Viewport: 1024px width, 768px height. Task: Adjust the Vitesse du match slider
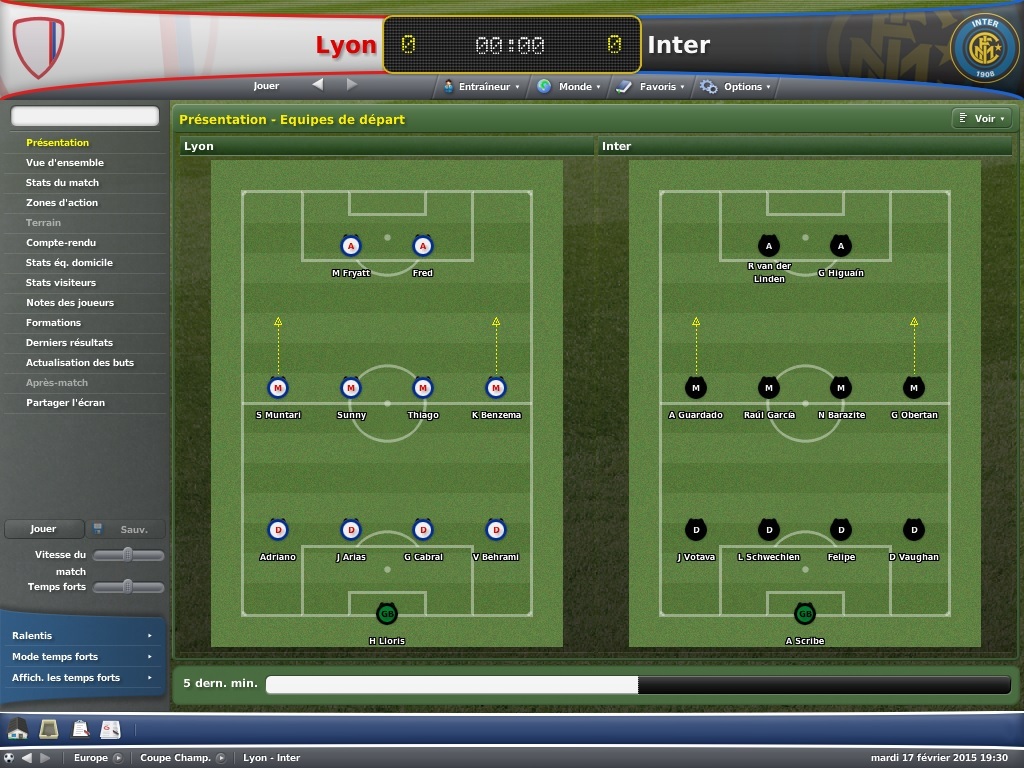[x=128, y=555]
